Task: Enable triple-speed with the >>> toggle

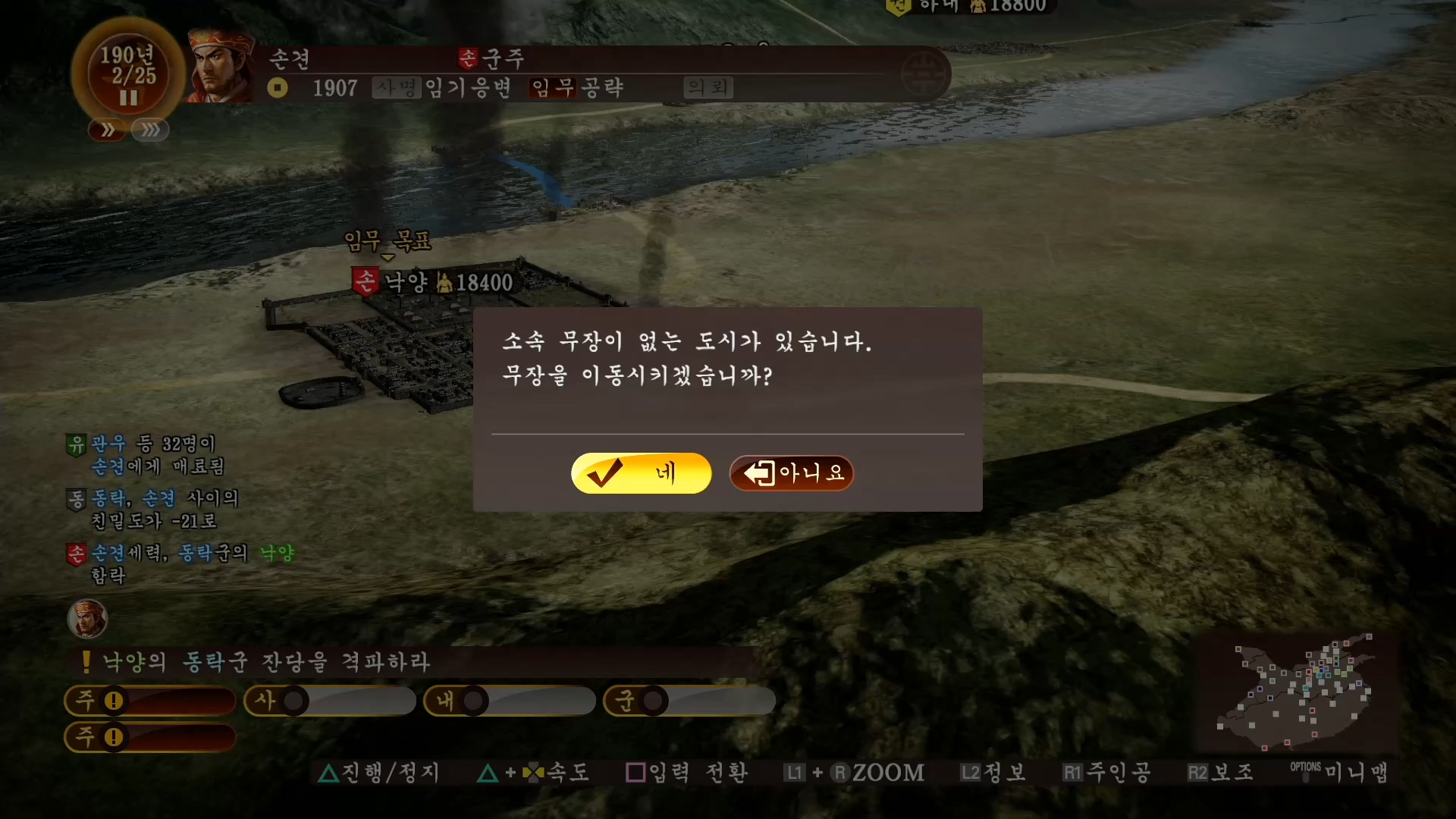Action: point(149,130)
